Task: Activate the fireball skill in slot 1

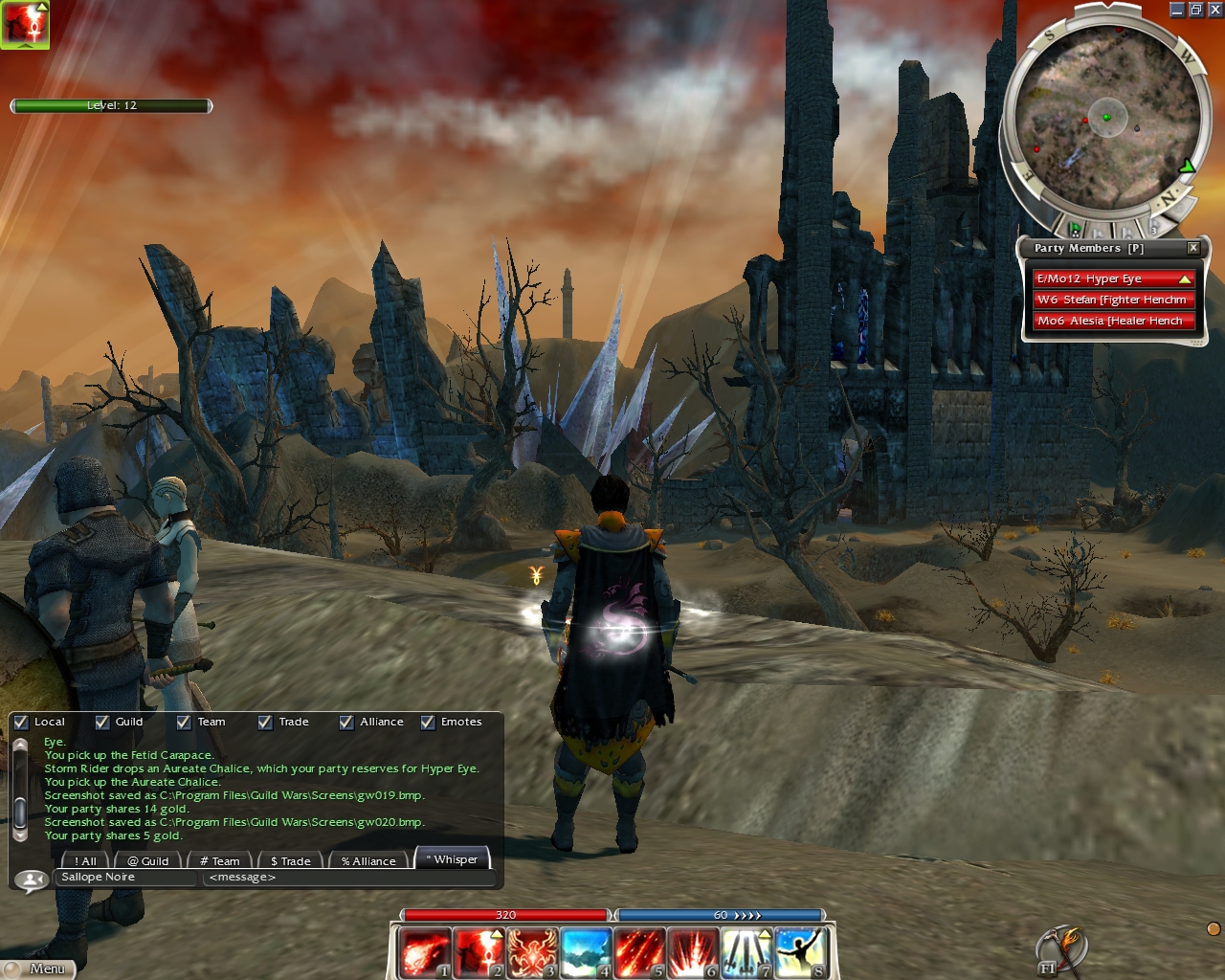Action: [x=424, y=953]
